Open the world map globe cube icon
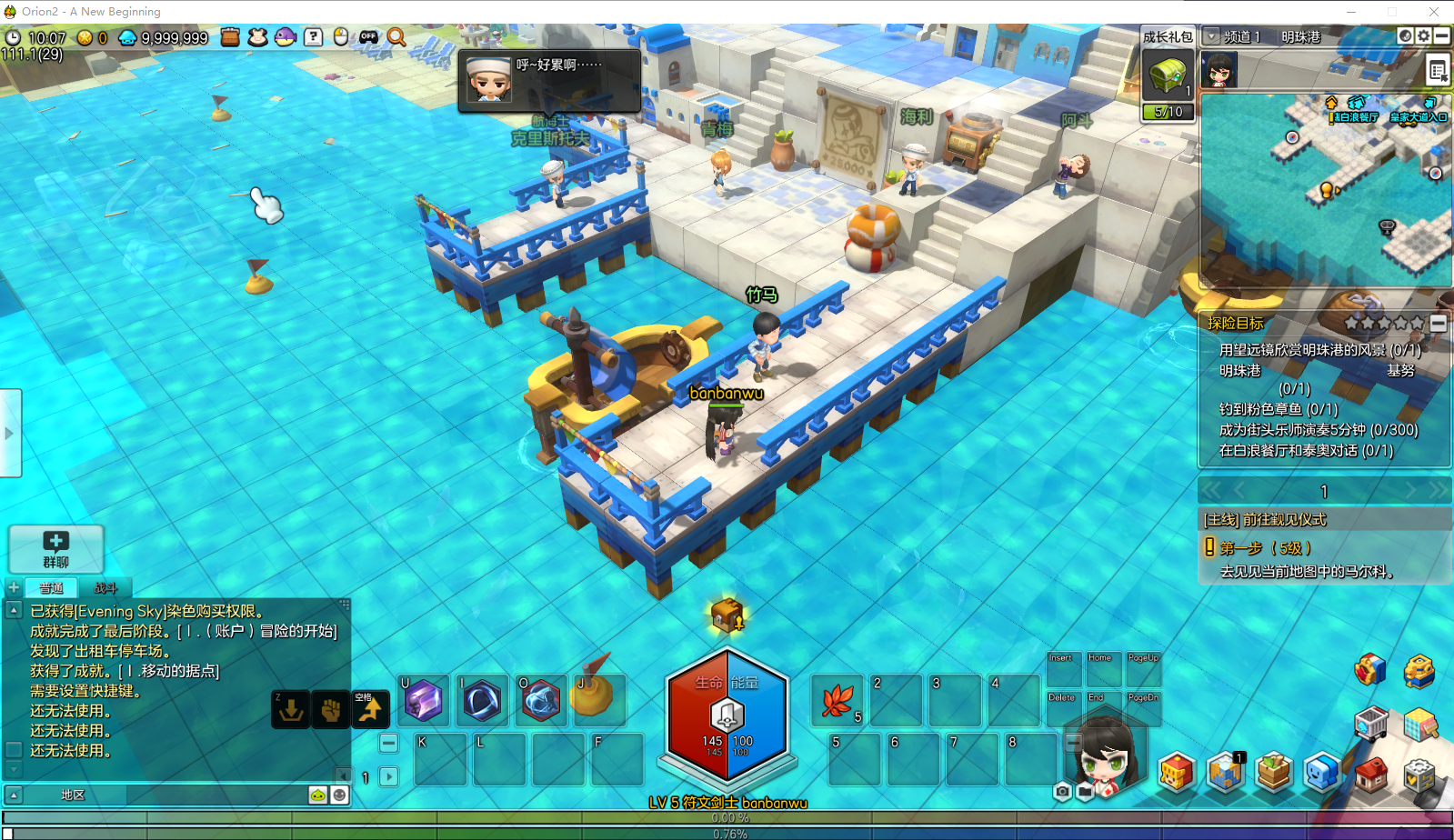The width and height of the screenshot is (1454, 840). pyautogui.click(x=1226, y=773)
